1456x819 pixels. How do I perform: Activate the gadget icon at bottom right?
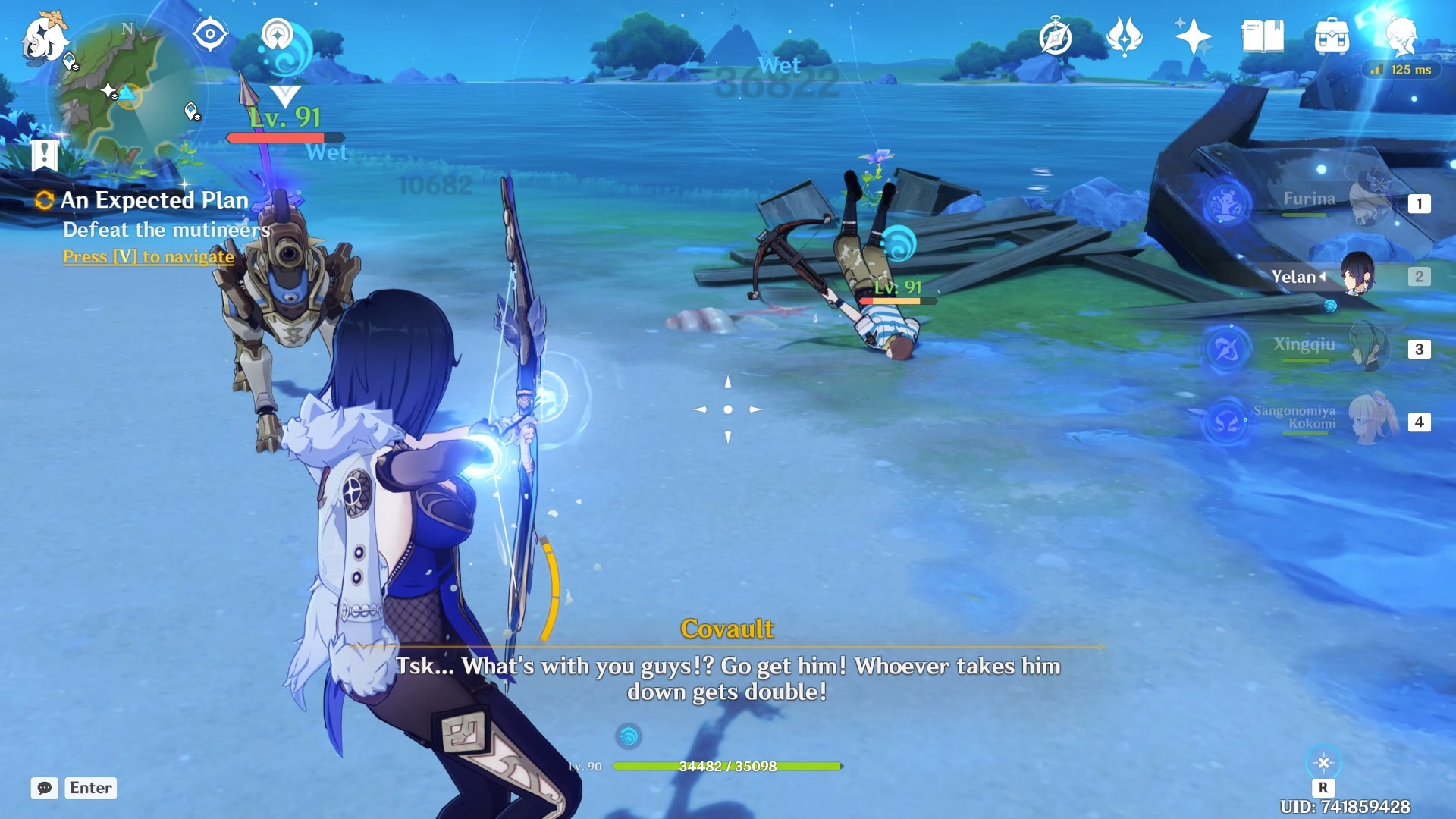(1323, 763)
